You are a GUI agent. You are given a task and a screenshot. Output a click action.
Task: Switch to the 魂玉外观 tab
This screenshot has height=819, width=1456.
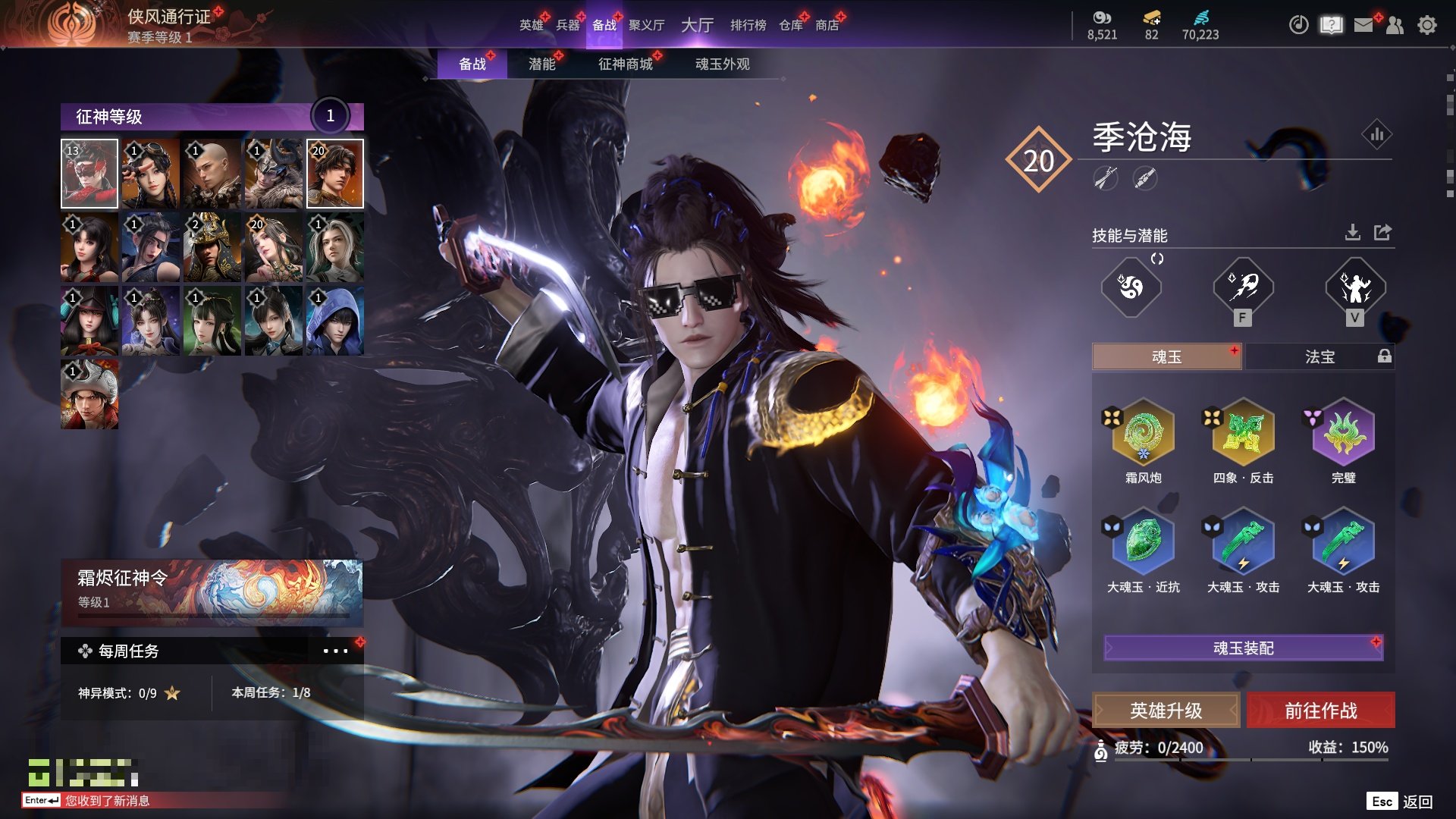click(722, 64)
